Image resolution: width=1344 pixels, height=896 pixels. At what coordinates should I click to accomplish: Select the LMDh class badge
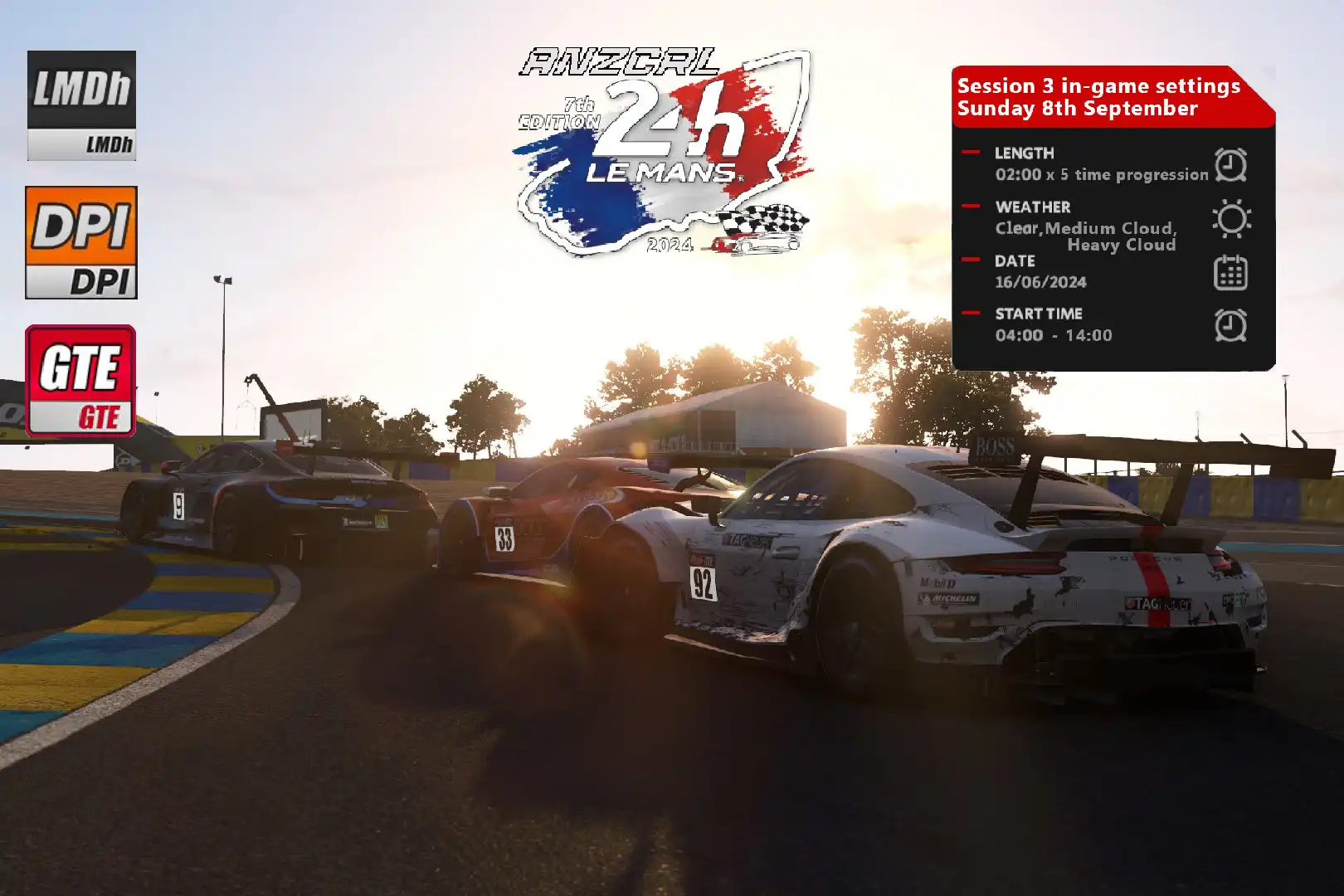point(81,105)
